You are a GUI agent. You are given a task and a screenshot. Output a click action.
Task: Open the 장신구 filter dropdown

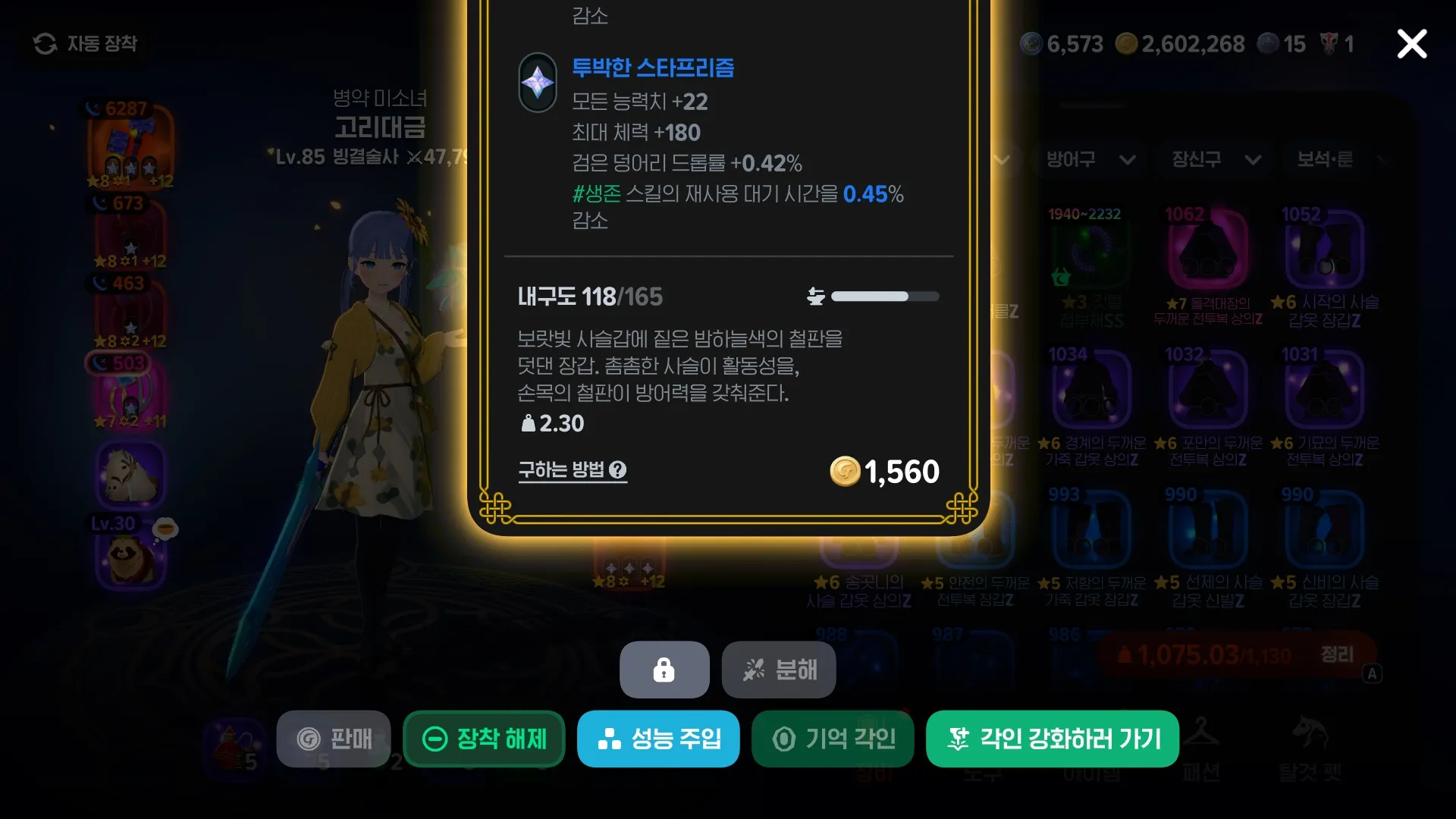[1213, 160]
